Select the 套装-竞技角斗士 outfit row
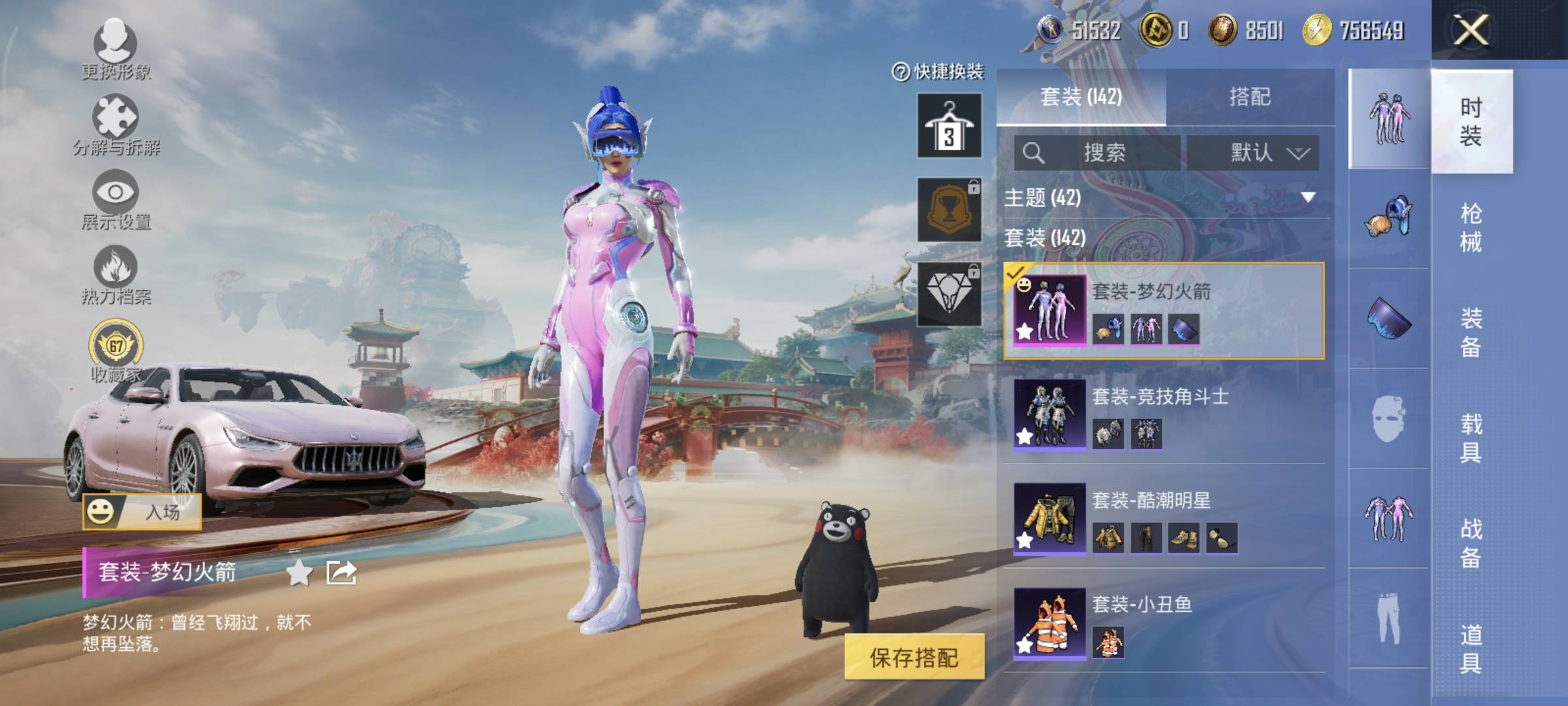 tap(1163, 414)
